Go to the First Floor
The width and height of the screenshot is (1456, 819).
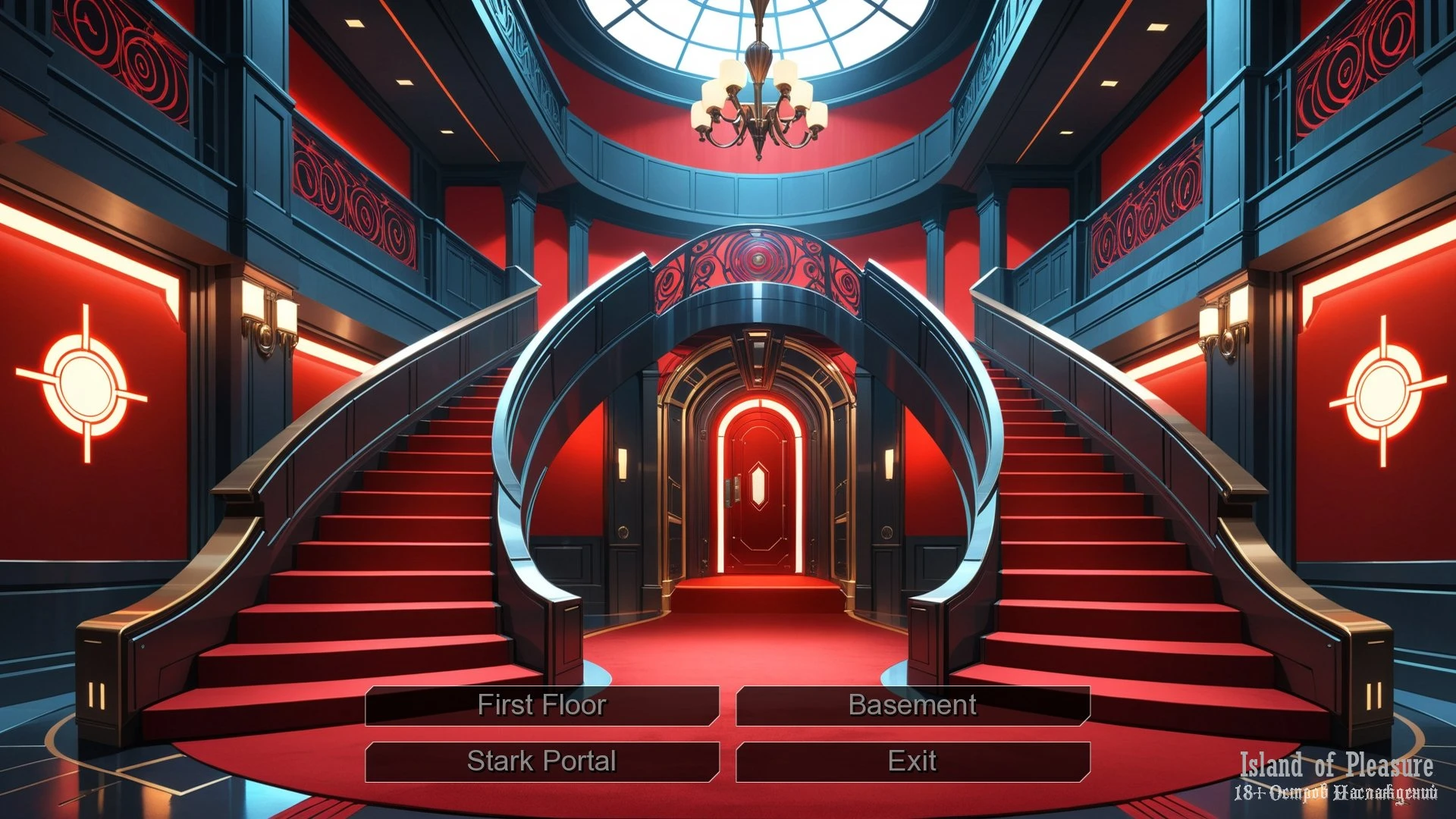pyautogui.click(x=541, y=705)
